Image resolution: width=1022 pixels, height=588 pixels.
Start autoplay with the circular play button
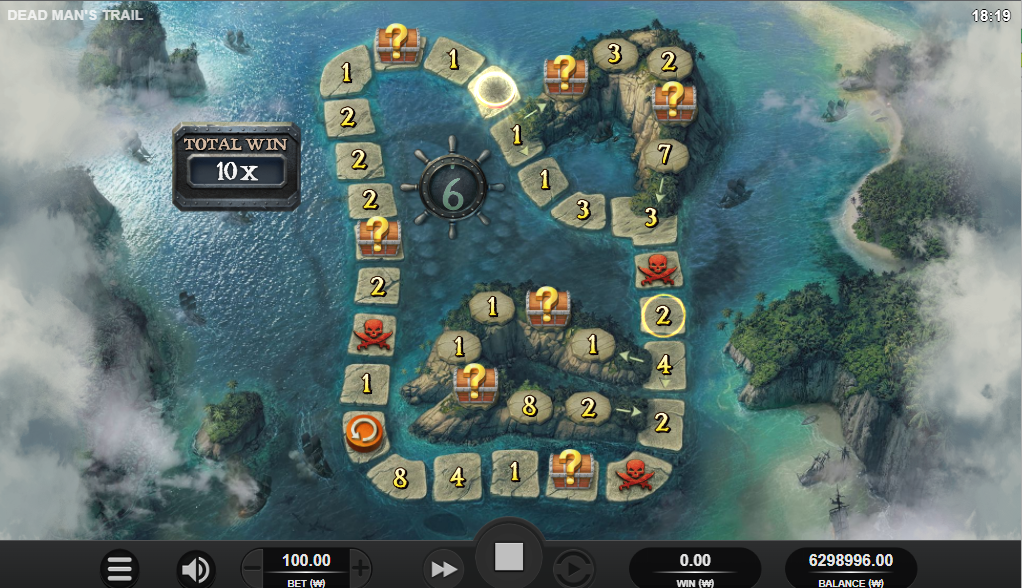coord(573,569)
